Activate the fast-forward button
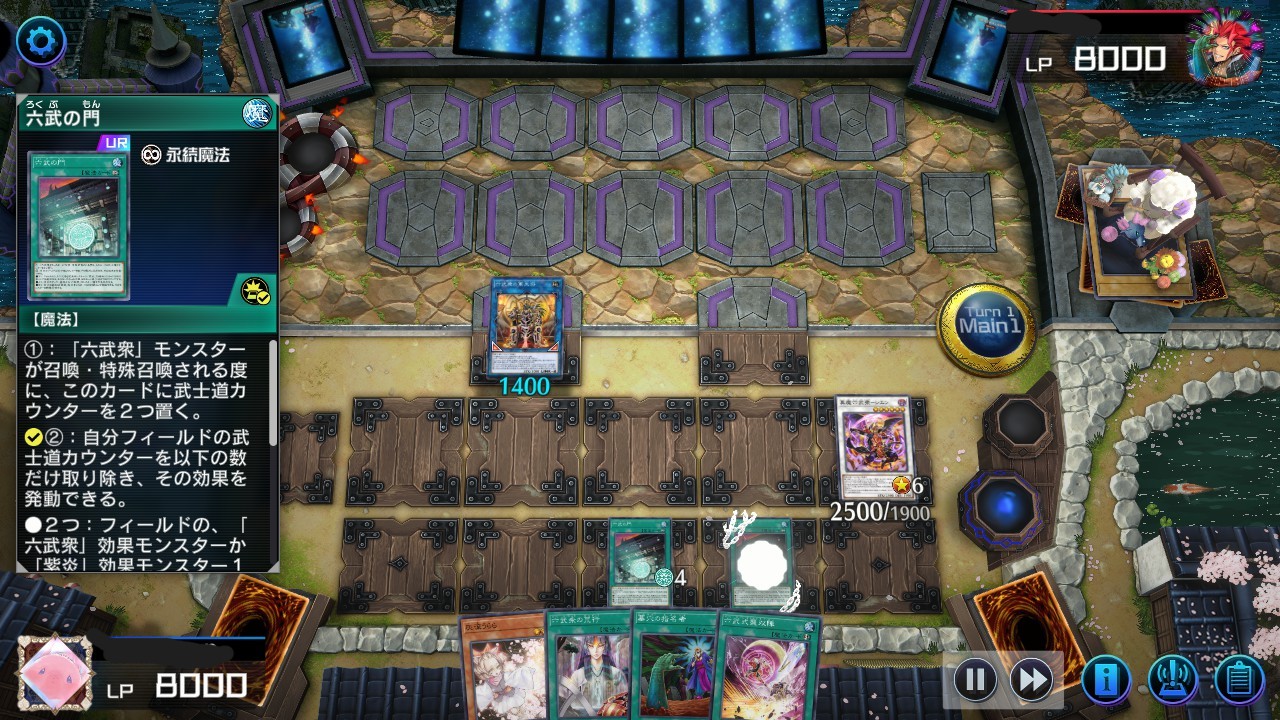Screen dimensions: 1280x720 tap(1031, 680)
